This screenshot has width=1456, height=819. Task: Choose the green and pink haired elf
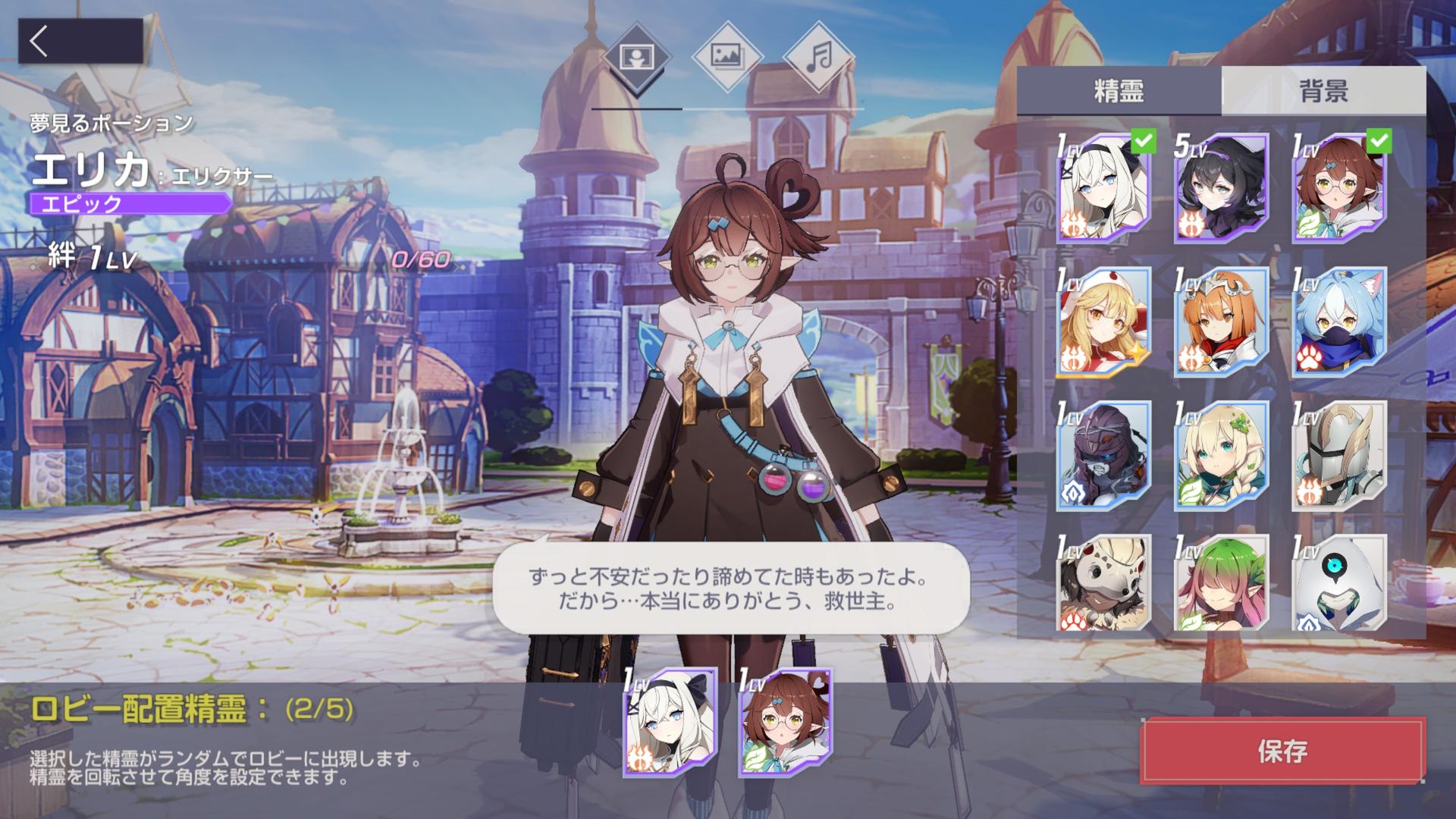pyautogui.click(x=1221, y=582)
